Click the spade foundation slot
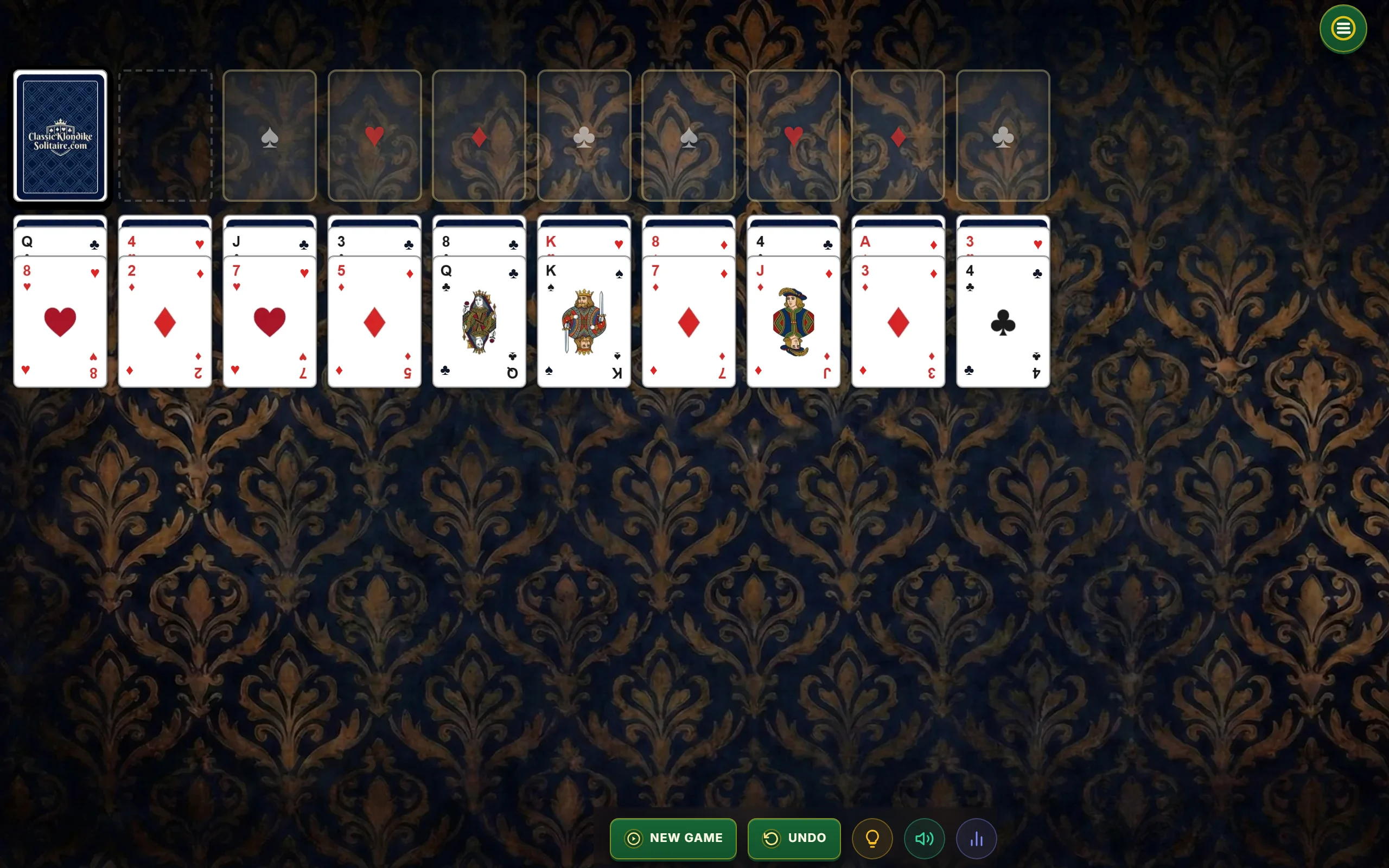1389x868 pixels. [x=269, y=136]
